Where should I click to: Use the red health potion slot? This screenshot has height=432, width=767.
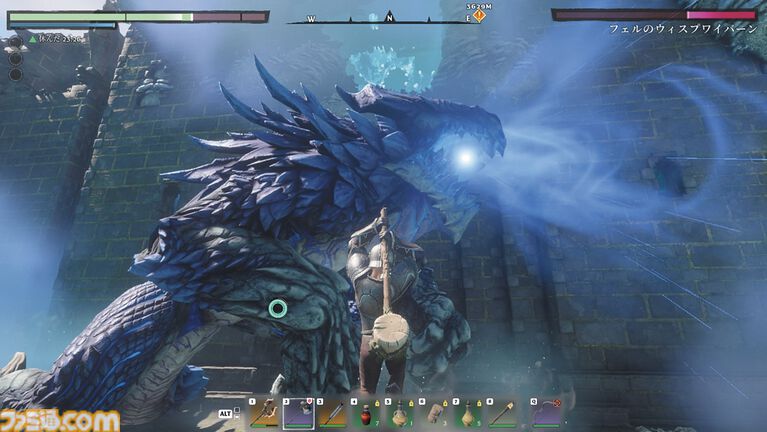point(366,413)
